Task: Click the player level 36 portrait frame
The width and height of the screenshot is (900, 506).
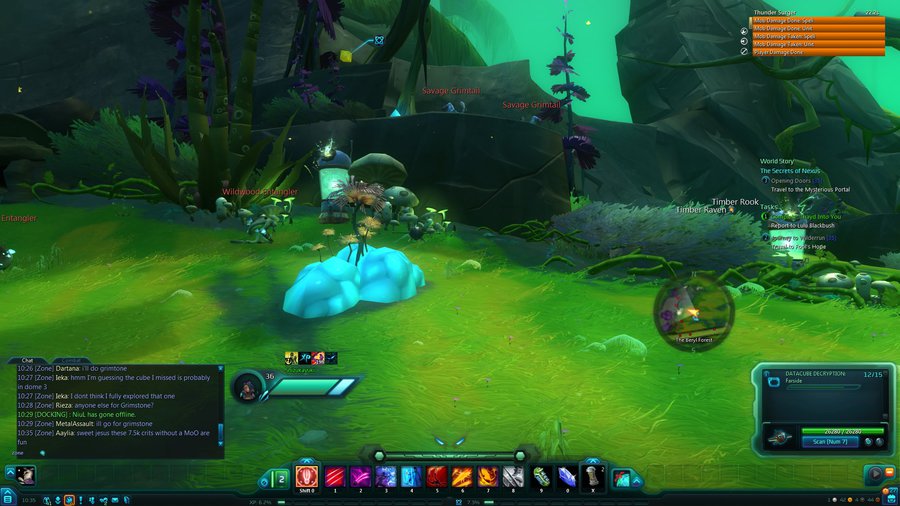Action: pos(248,386)
